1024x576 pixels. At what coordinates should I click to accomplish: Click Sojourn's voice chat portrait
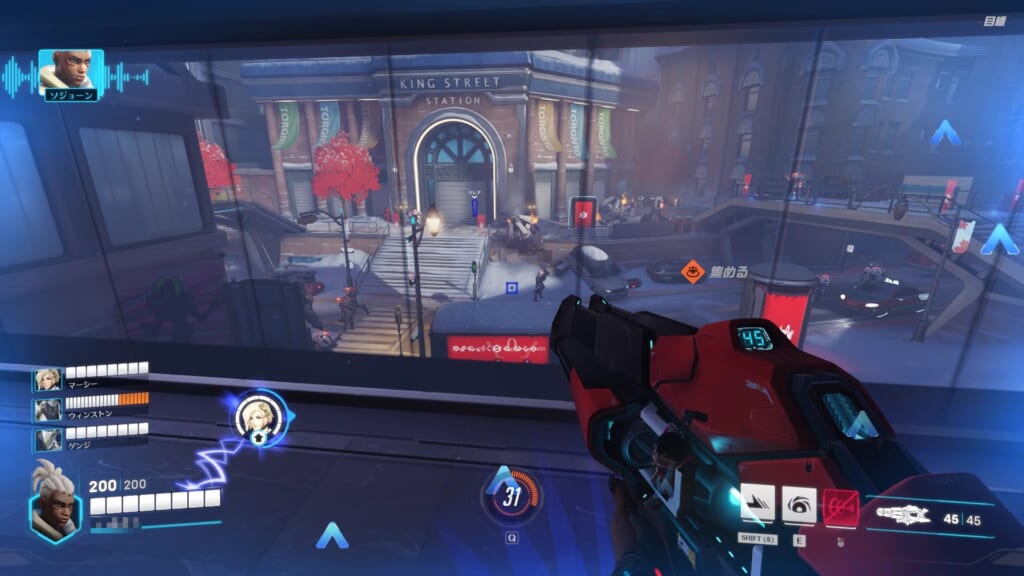pyautogui.click(x=70, y=72)
